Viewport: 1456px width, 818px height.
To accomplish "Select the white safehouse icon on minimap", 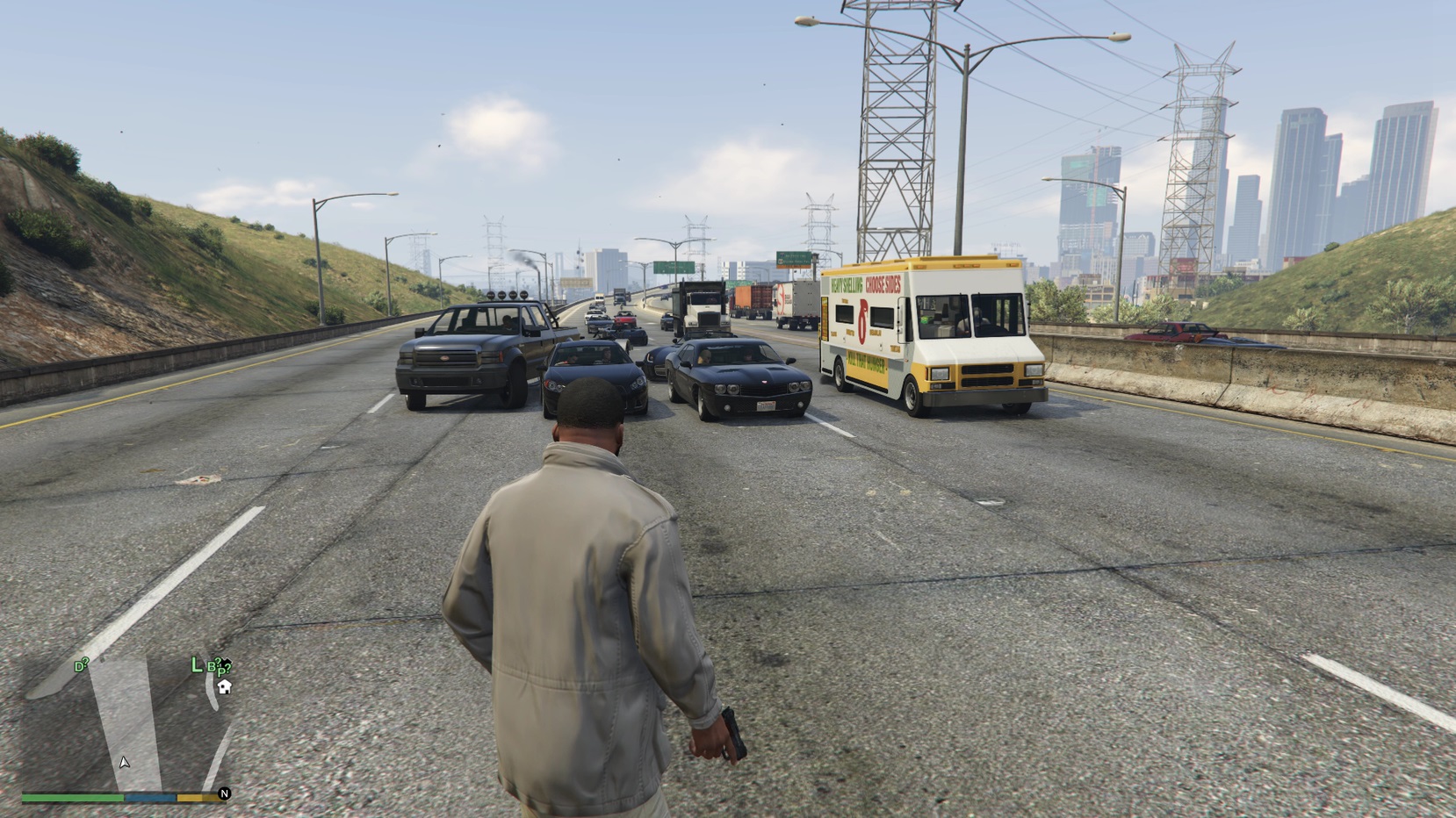I will click(x=225, y=686).
